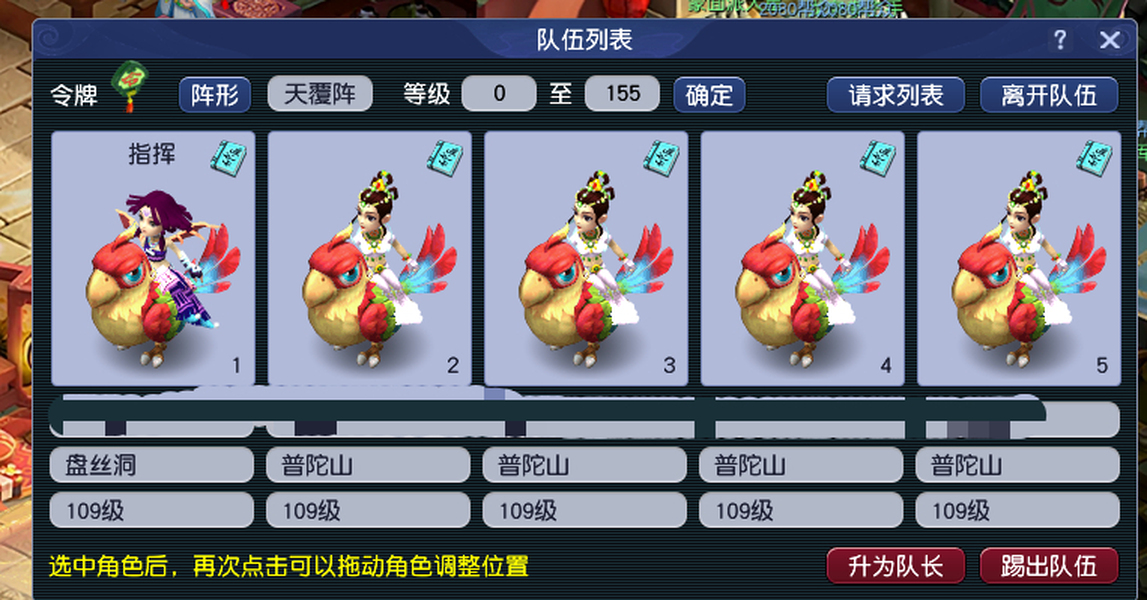Confirm level range with 确定
This screenshot has width=1147, height=600.
tap(710, 95)
